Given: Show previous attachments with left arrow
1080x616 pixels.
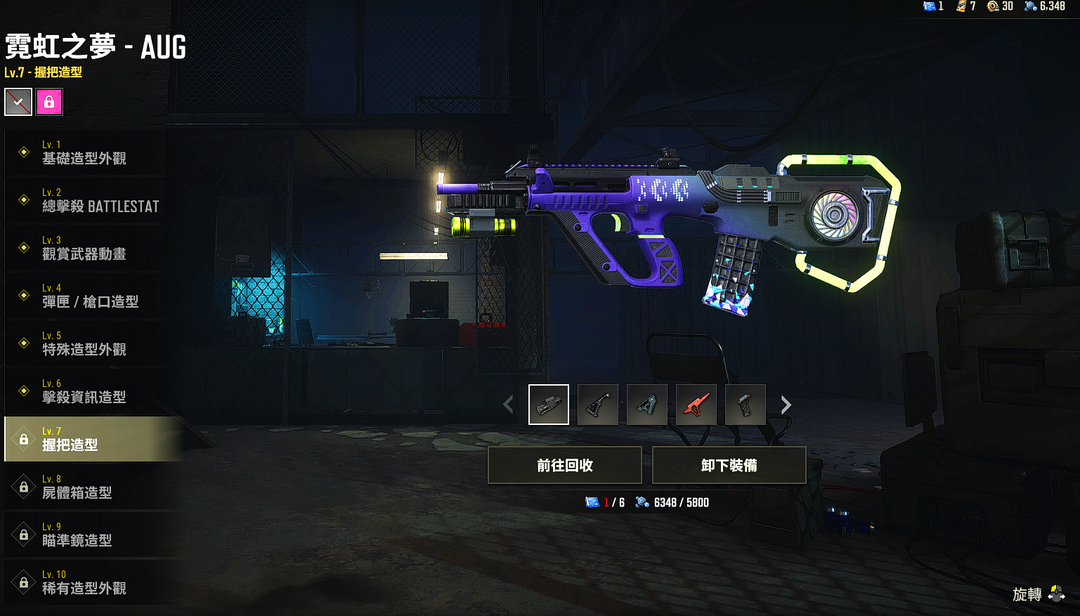Looking at the screenshot, I should [x=508, y=405].
